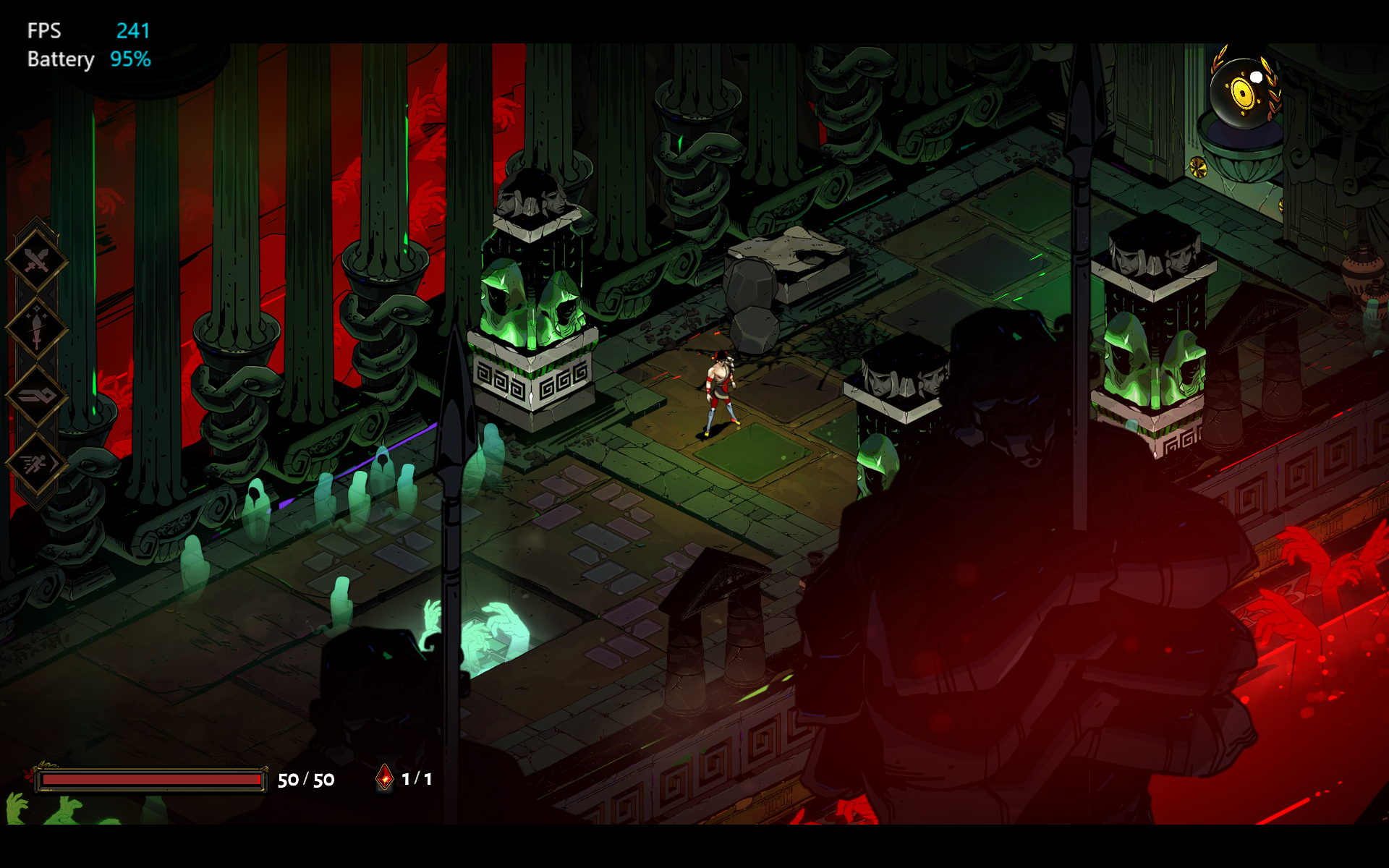Select the crossed swords Attack slot
The image size is (1389, 868).
point(36,260)
